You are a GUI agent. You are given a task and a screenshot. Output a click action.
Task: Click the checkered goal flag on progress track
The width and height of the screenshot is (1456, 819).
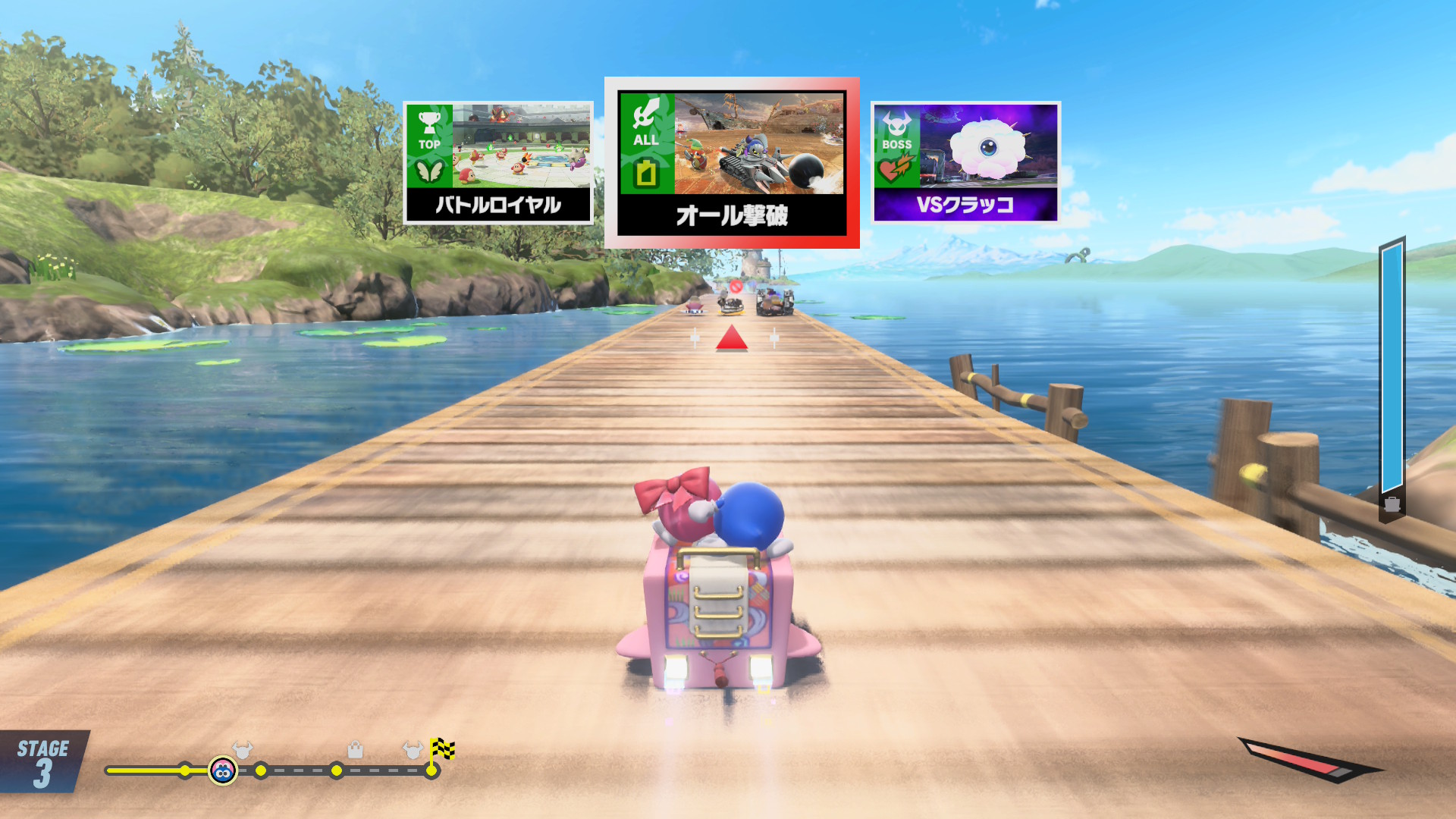(x=442, y=749)
